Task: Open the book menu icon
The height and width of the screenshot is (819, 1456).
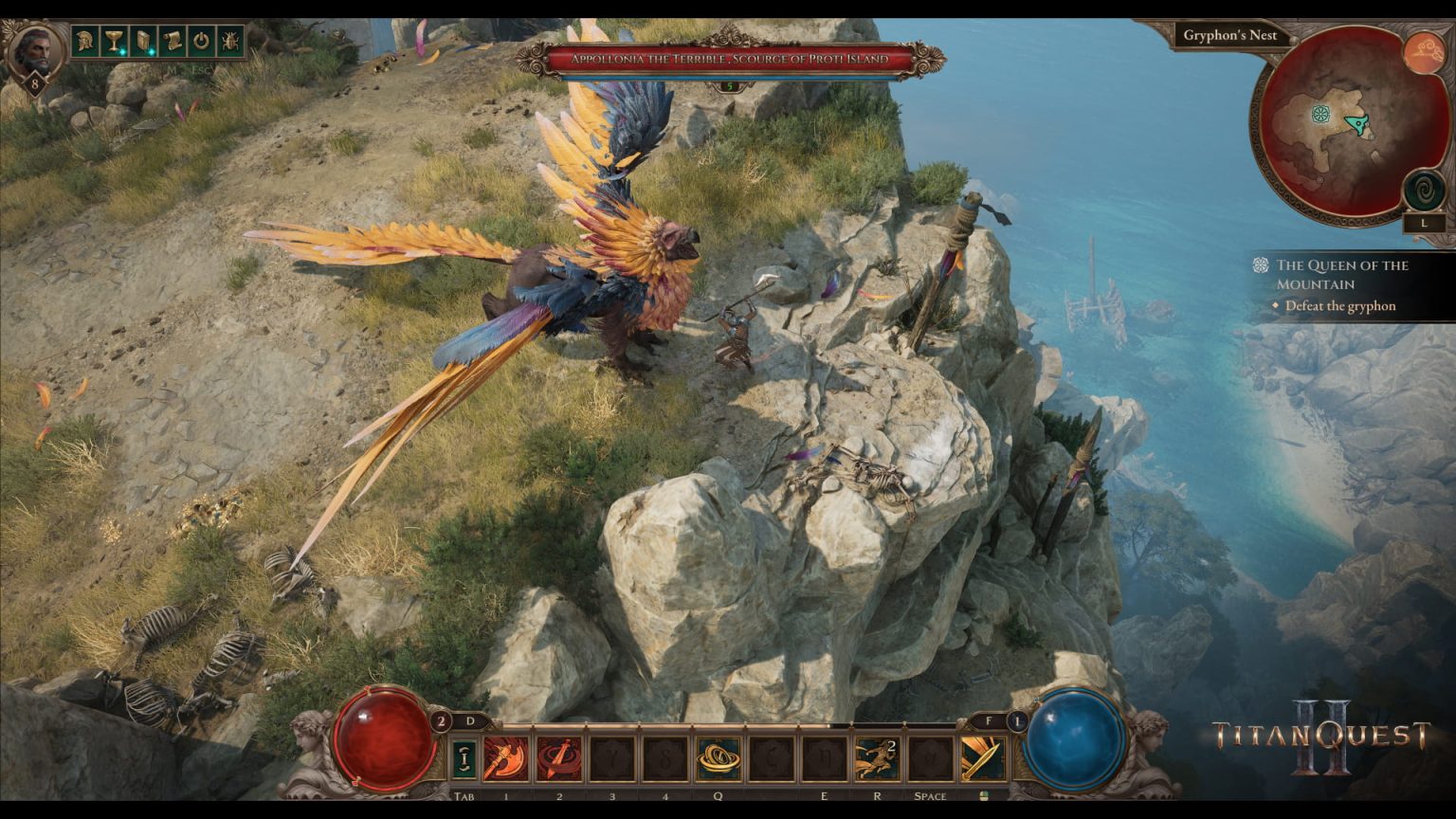Action: click(x=143, y=41)
